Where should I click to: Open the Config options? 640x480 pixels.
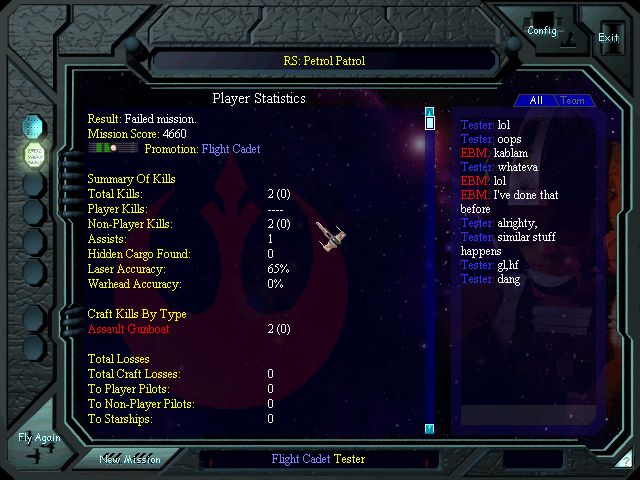click(542, 30)
